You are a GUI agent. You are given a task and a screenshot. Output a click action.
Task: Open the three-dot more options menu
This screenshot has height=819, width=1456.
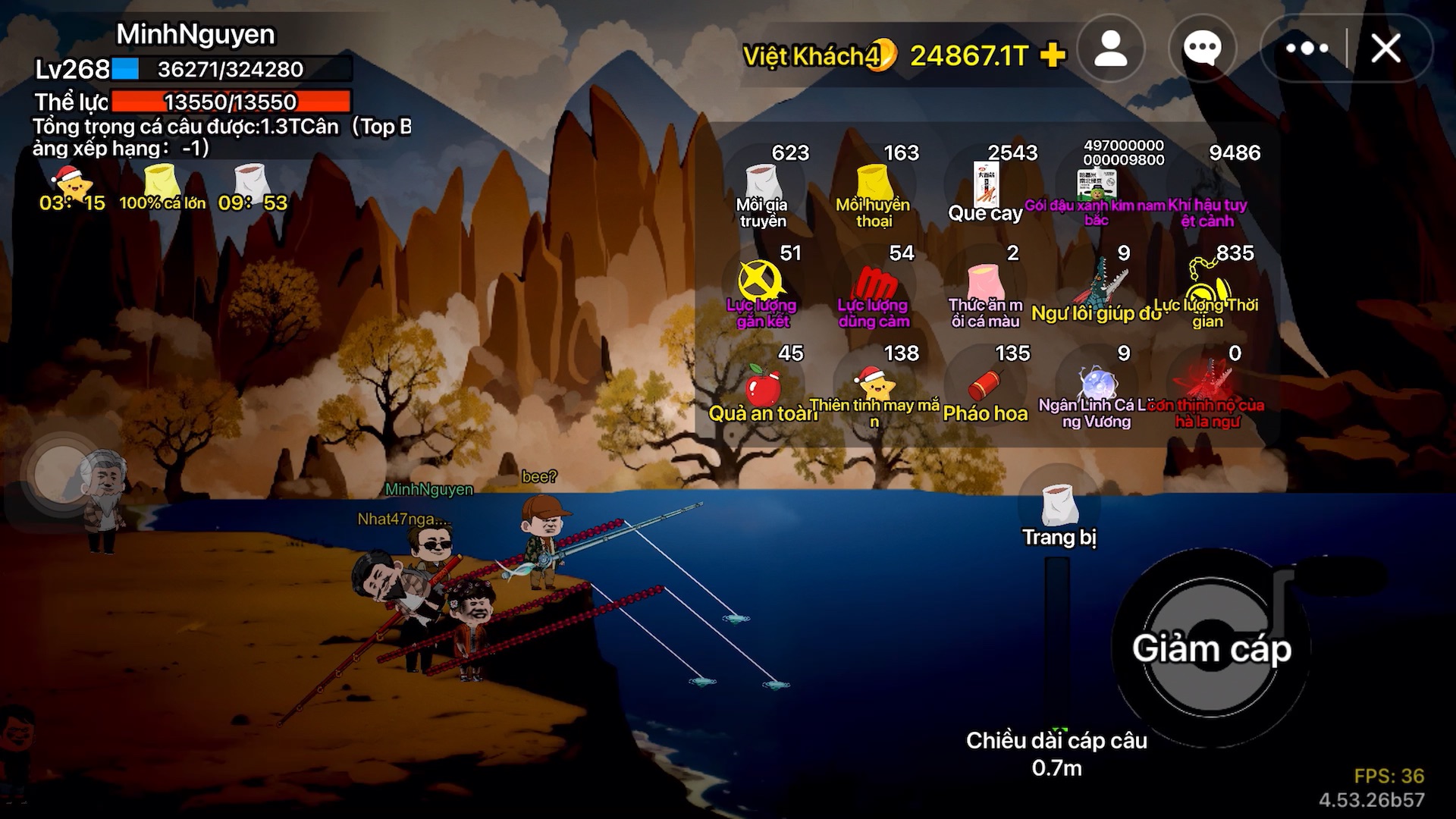[x=1307, y=49]
